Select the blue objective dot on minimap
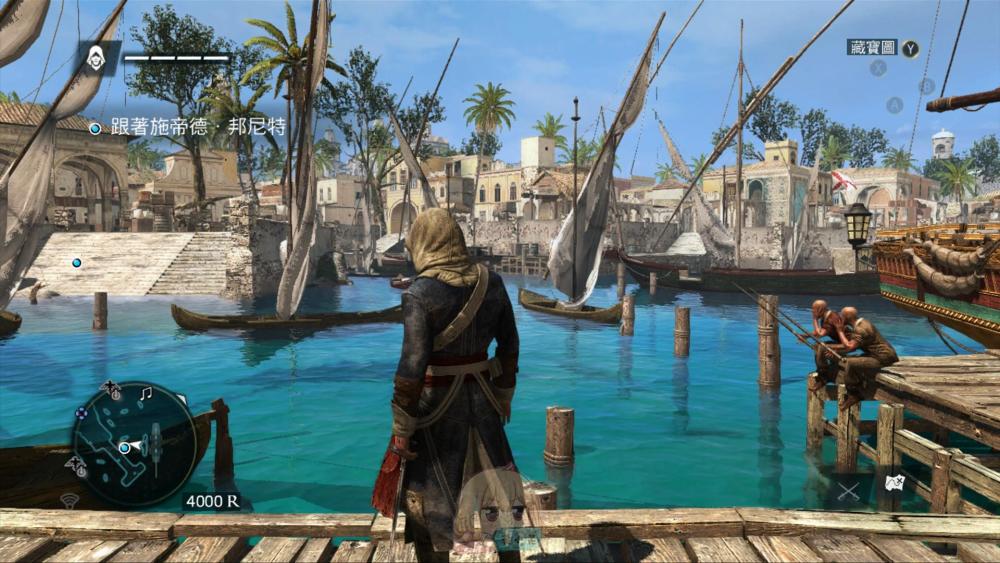 tap(124, 448)
